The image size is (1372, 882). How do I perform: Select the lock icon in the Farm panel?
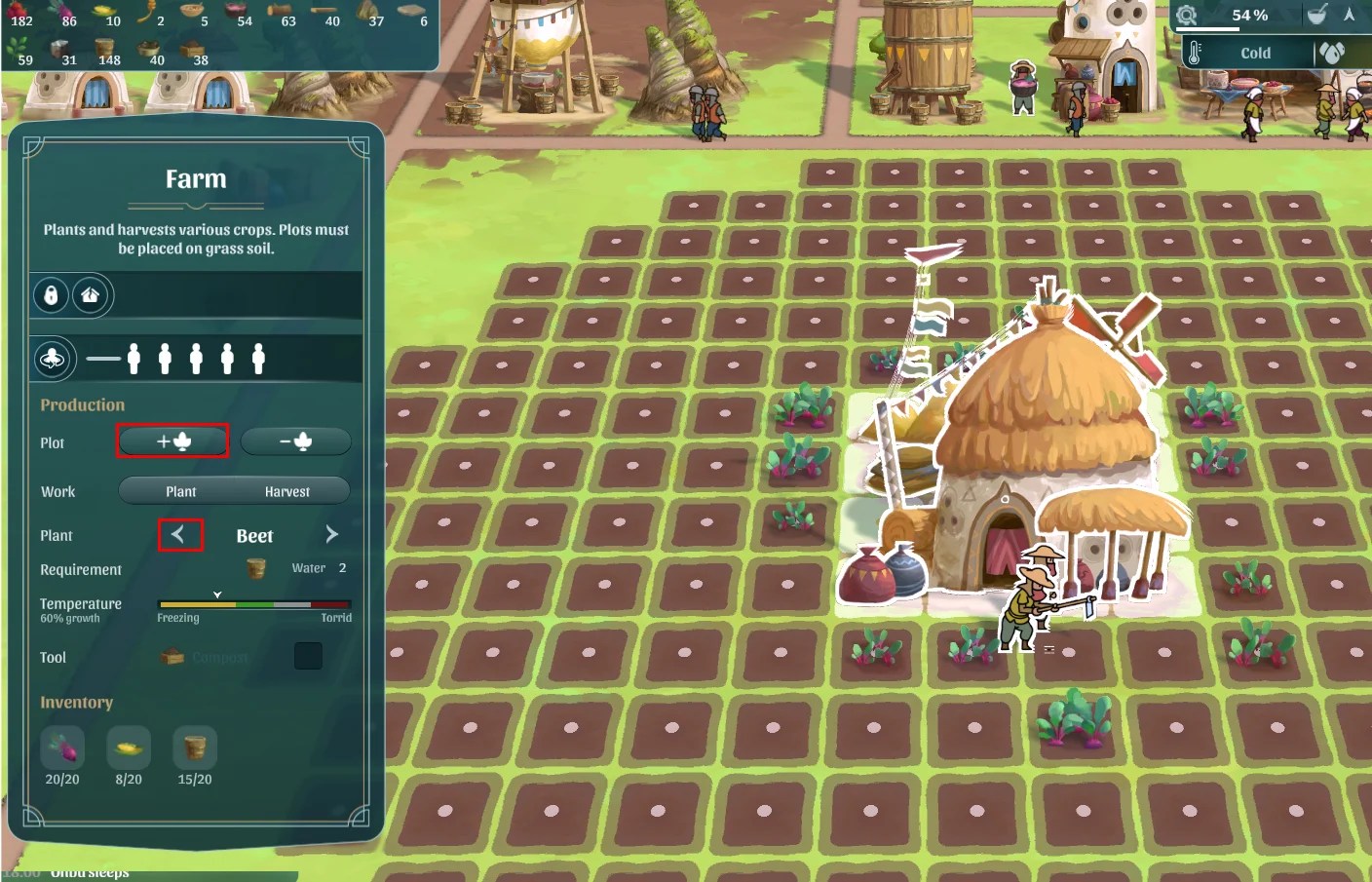tap(50, 295)
